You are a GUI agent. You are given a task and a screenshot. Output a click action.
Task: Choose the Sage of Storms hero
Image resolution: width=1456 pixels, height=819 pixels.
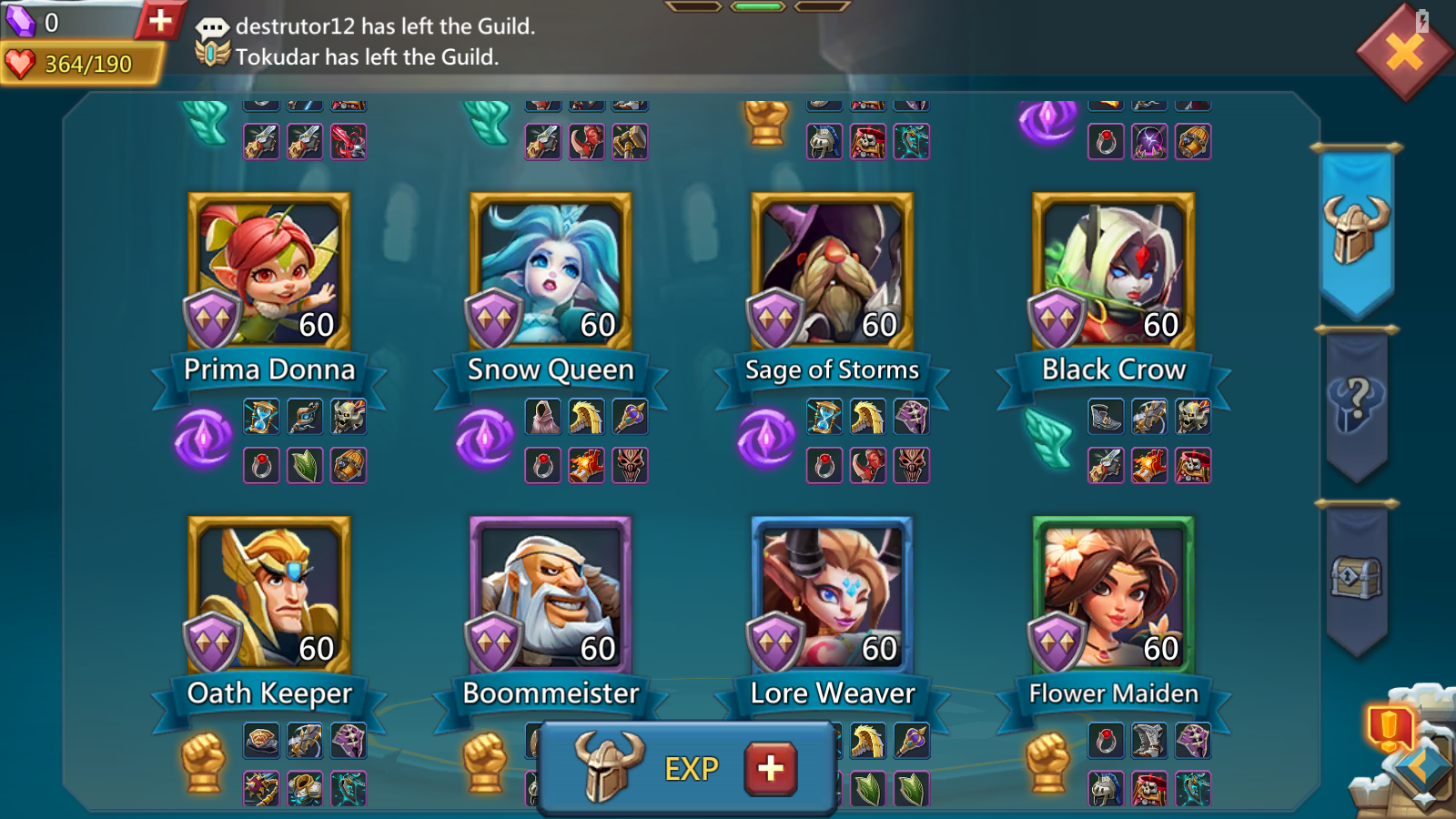pos(832,271)
